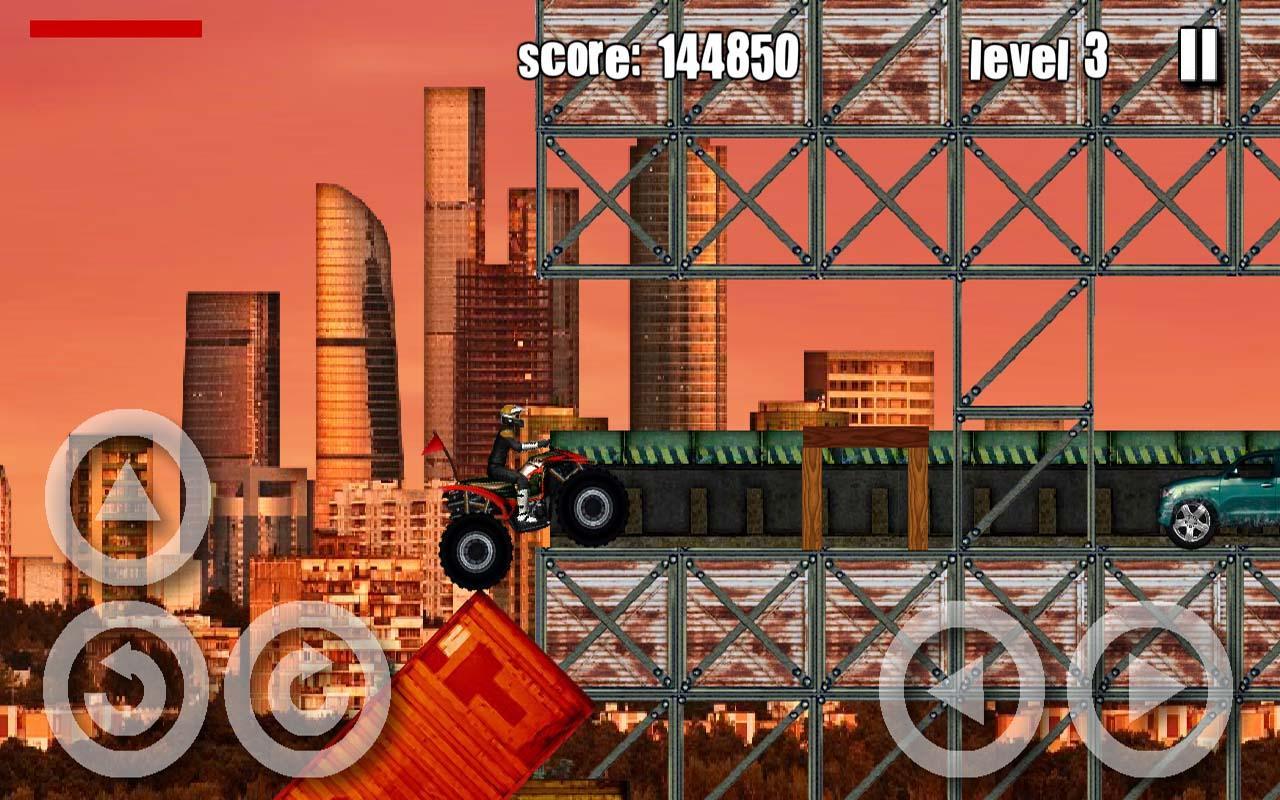1280x800 pixels.
Task: Hit the left arrow reverse button
Action: 961,686
